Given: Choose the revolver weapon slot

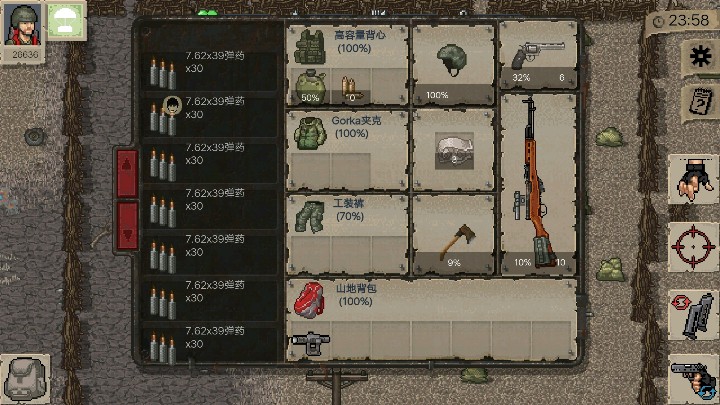Looking at the screenshot, I should (538, 56).
